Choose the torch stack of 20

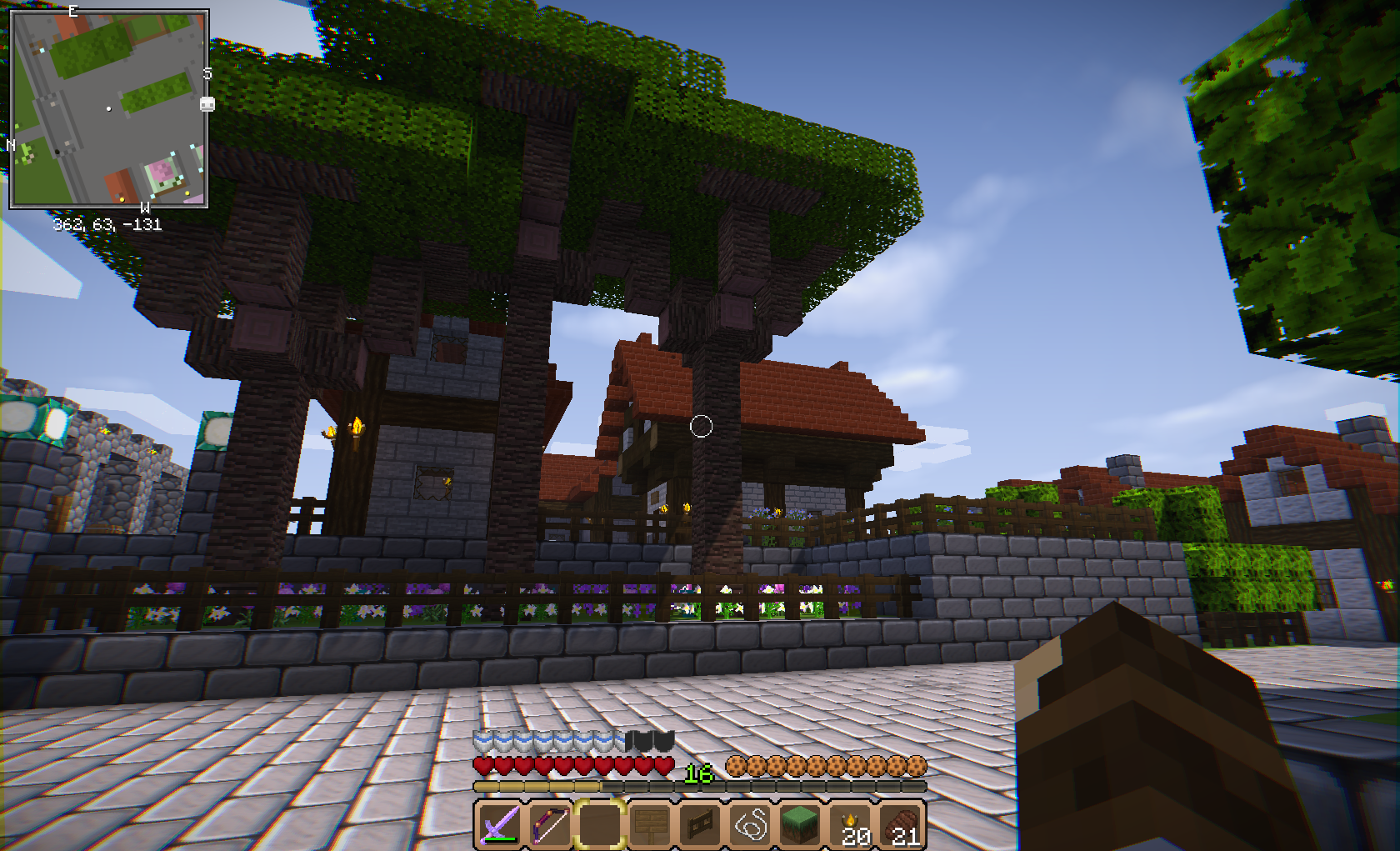(852, 824)
